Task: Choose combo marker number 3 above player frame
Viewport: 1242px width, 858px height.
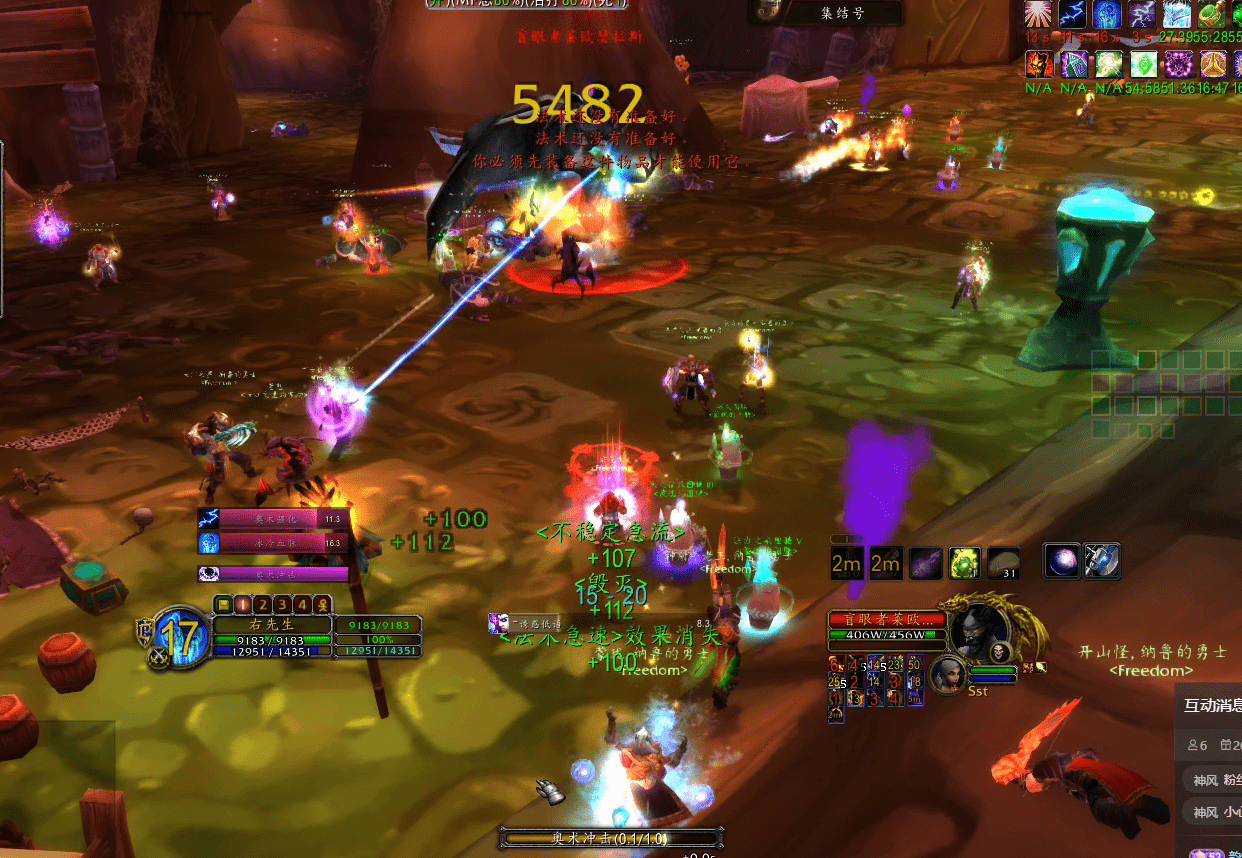Action: (x=282, y=604)
